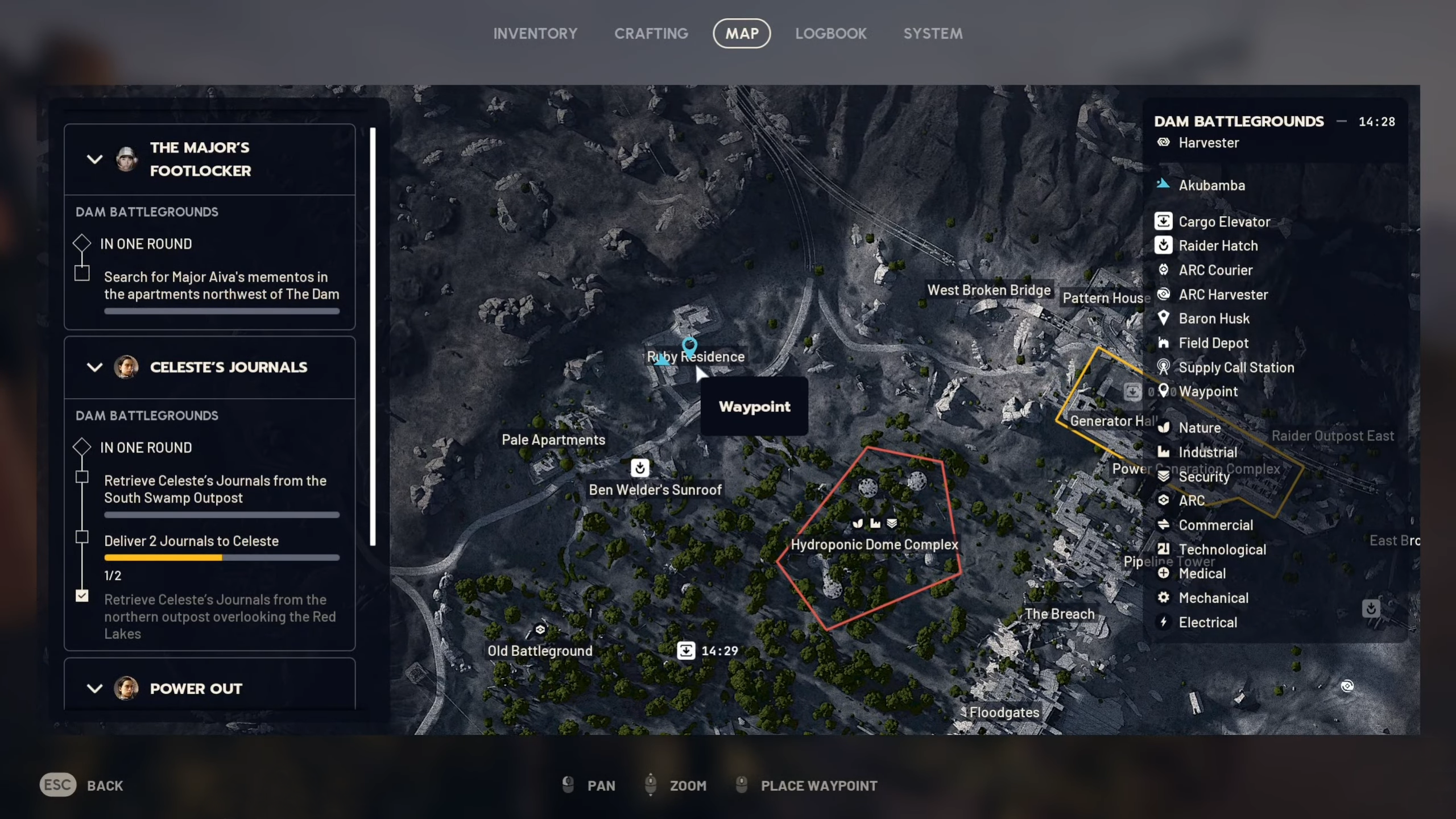Check the Deliver 2 Journals to Celeste objective
Screen dimensions: 1456x819
(83, 537)
